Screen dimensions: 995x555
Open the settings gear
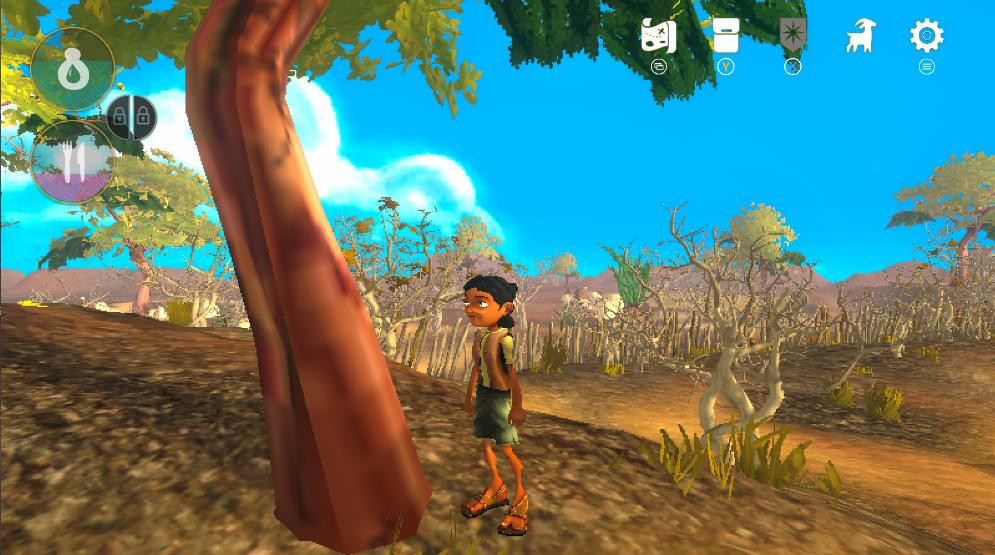point(926,36)
